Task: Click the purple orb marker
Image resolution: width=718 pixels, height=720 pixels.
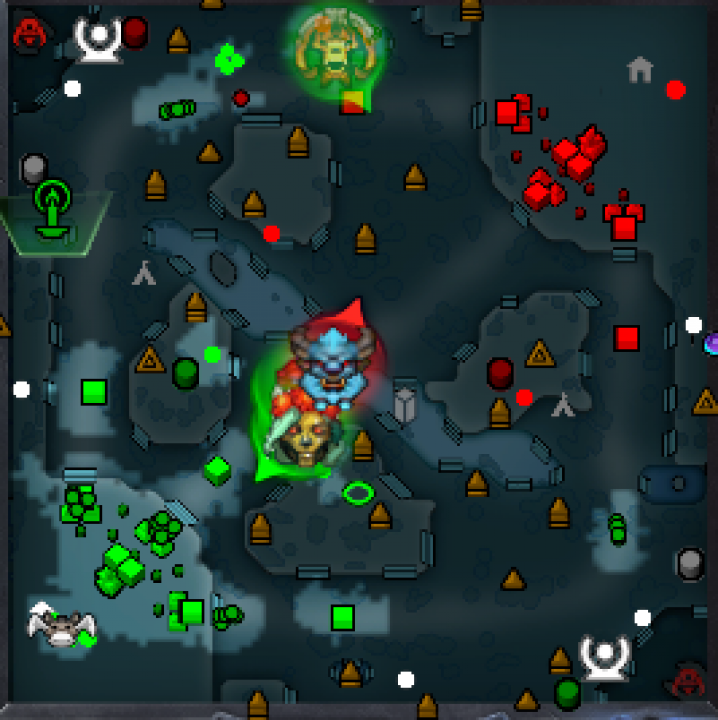Action: (x=711, y=344)
